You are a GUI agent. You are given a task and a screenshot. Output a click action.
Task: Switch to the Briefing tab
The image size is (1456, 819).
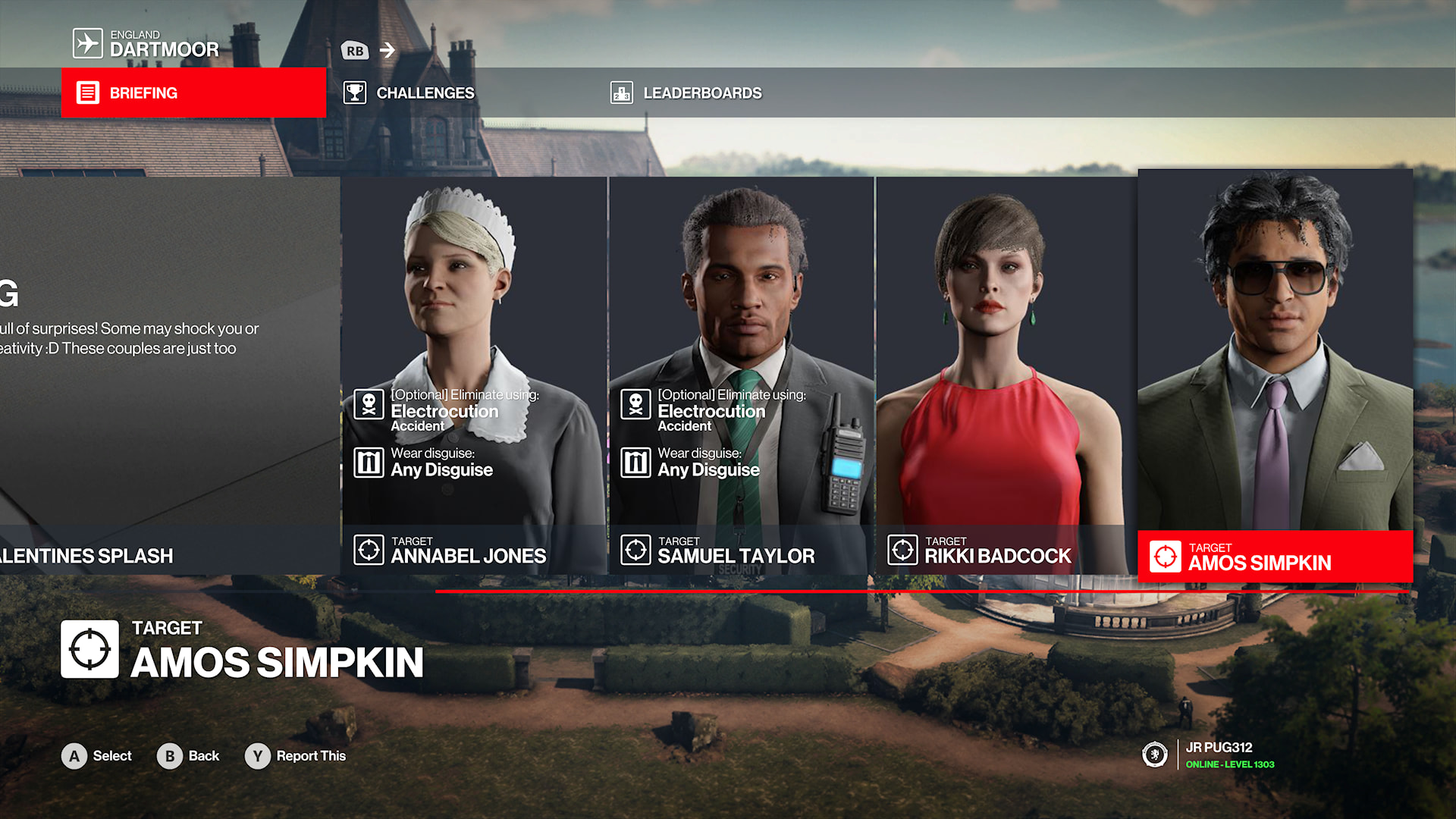click(x=193, y=93)
